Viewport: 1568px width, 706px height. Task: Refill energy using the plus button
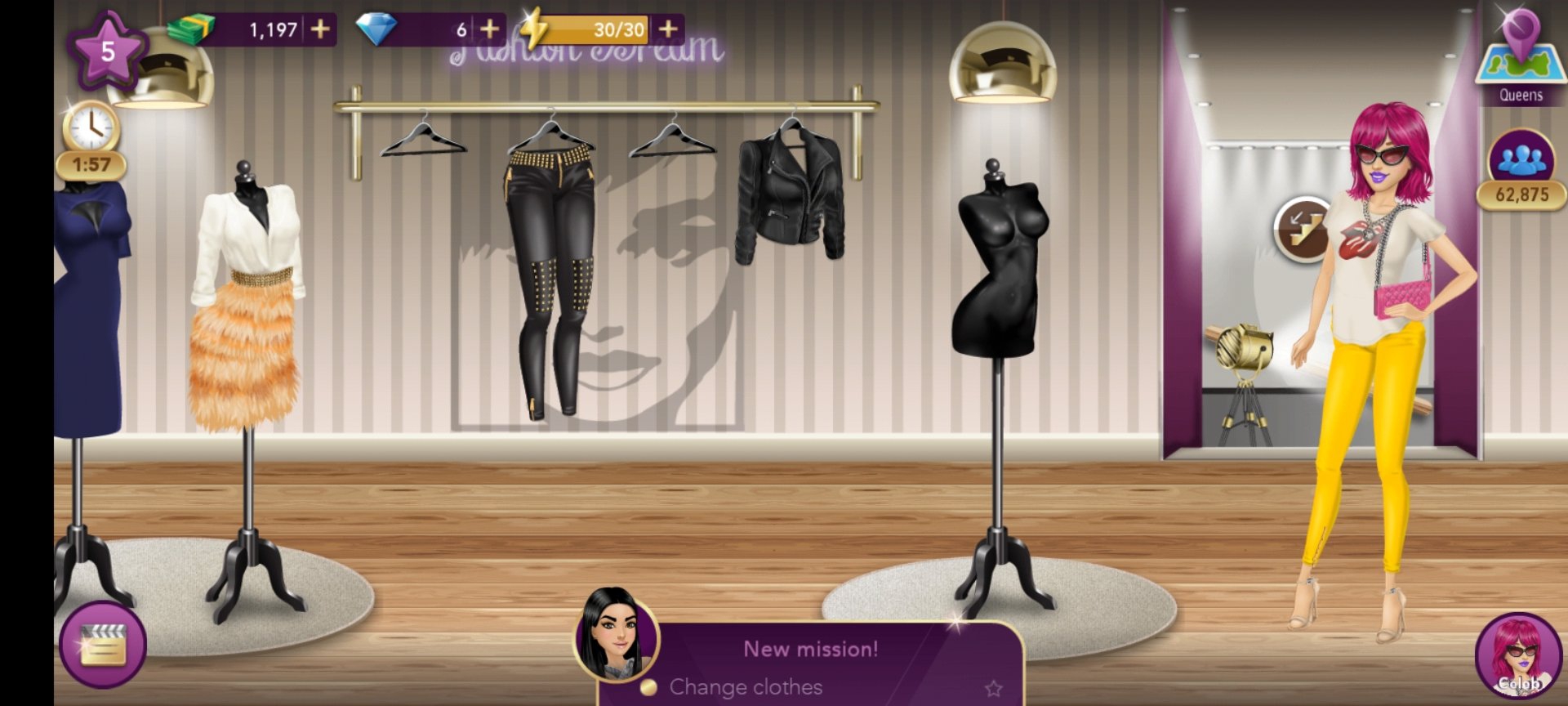[x=668, y=29]
